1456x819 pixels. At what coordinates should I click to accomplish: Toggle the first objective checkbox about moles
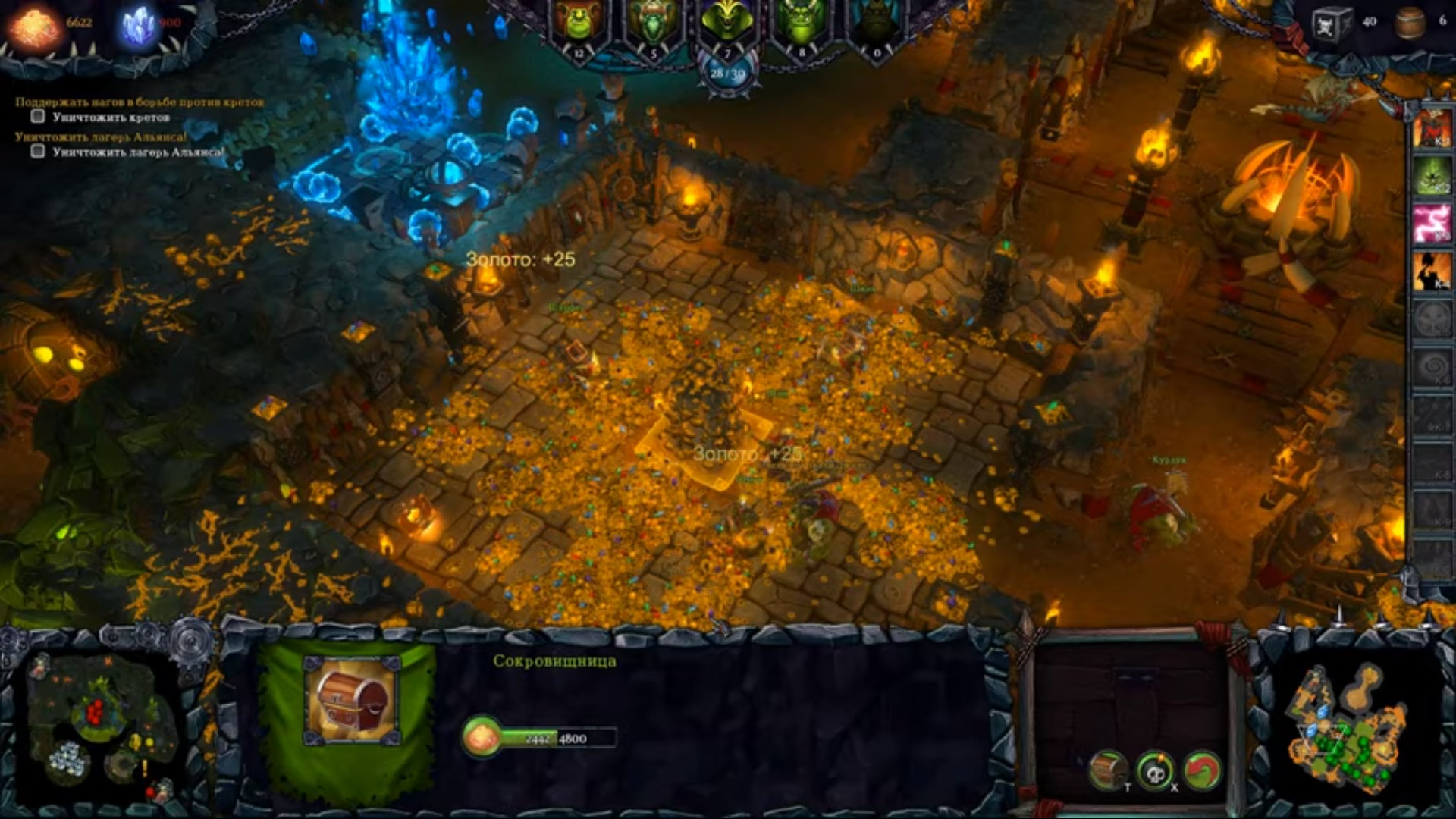point(38,117)
